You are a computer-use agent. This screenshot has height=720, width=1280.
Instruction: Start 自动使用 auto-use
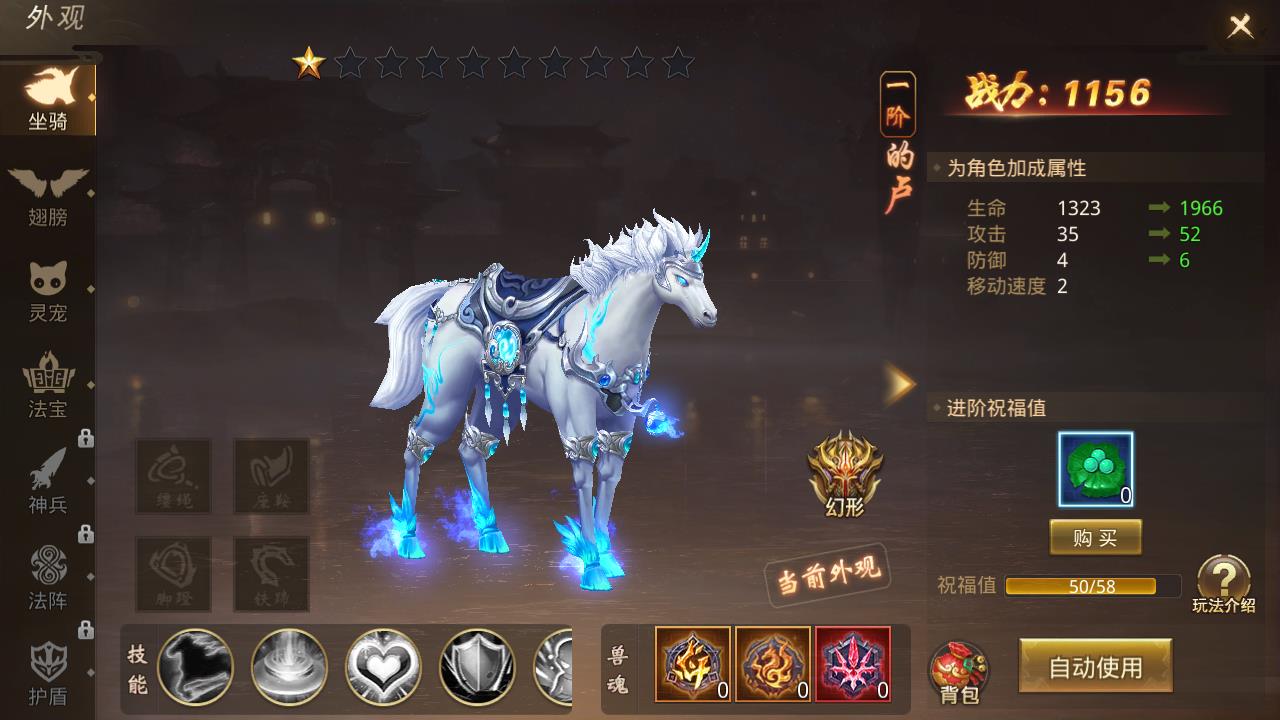[1095, 666]
